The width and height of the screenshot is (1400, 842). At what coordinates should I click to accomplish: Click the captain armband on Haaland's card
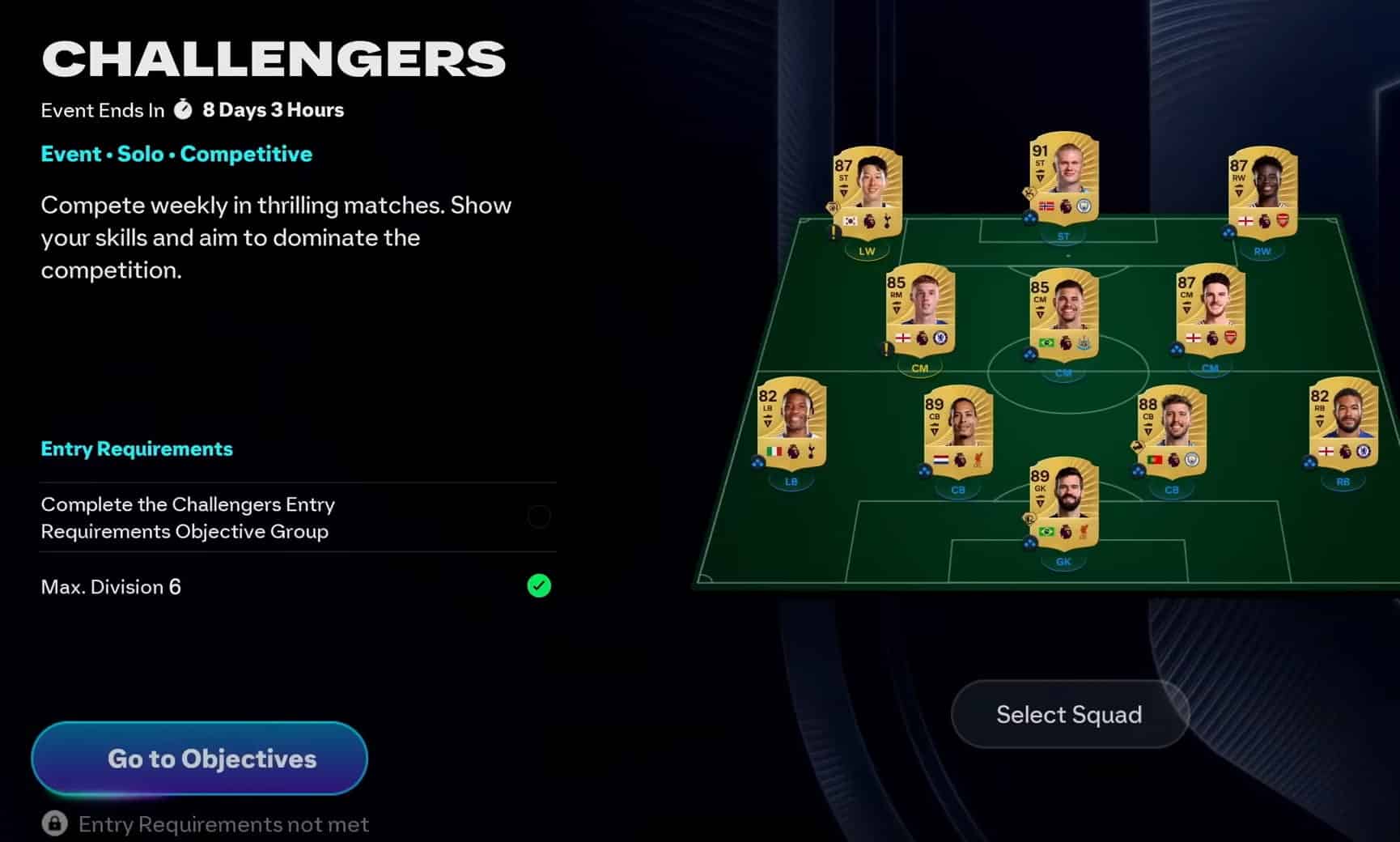click(x=1029, y=193)
